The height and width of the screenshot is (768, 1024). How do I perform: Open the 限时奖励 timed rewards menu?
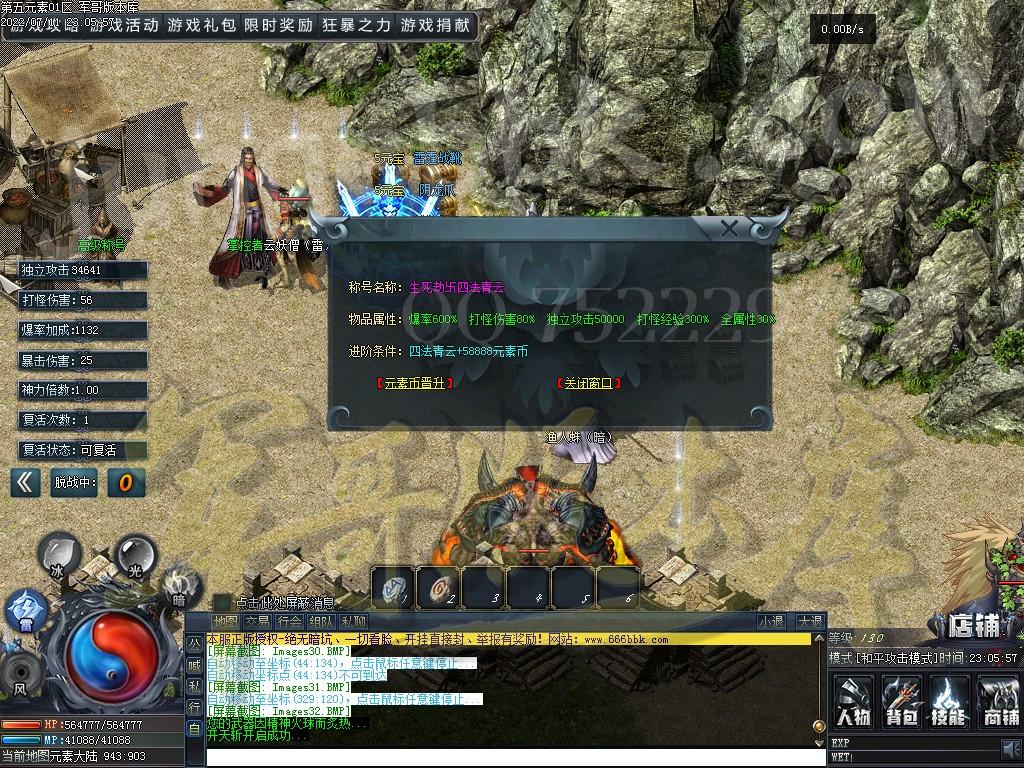[278, 26]
